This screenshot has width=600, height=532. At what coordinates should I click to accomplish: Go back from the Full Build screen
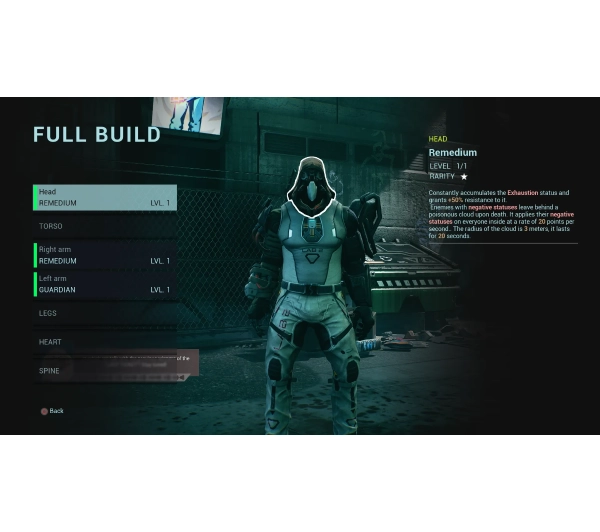(51, 411)
